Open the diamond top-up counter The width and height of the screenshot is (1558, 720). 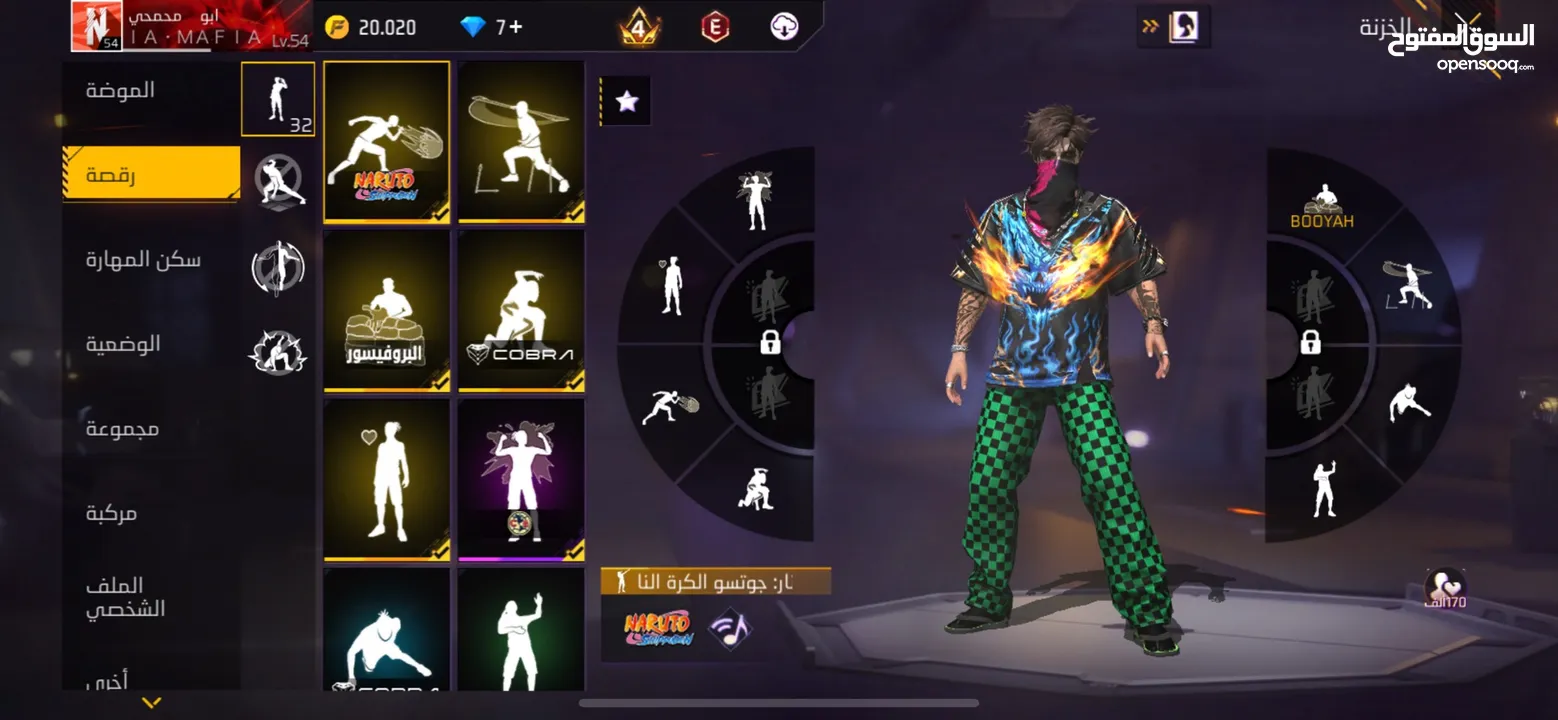point(492,27)
